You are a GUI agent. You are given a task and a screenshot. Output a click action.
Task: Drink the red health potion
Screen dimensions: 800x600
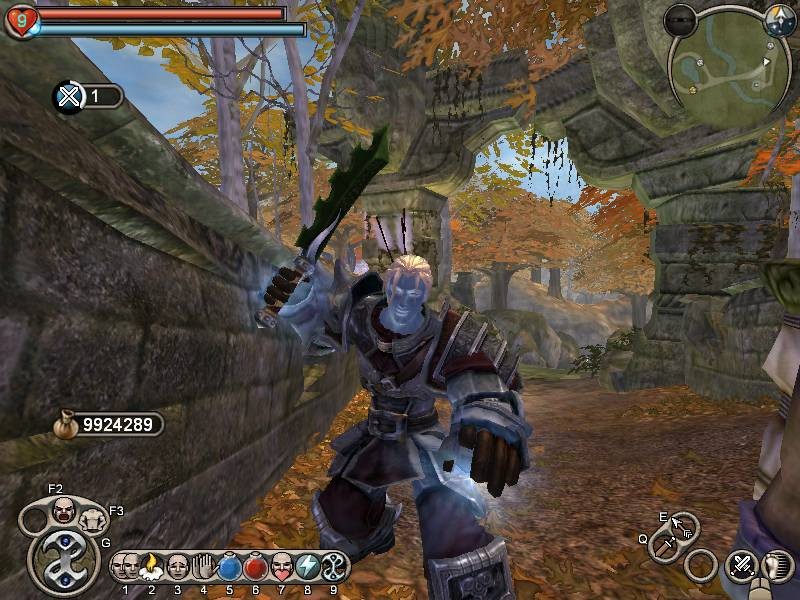[255, 567]
